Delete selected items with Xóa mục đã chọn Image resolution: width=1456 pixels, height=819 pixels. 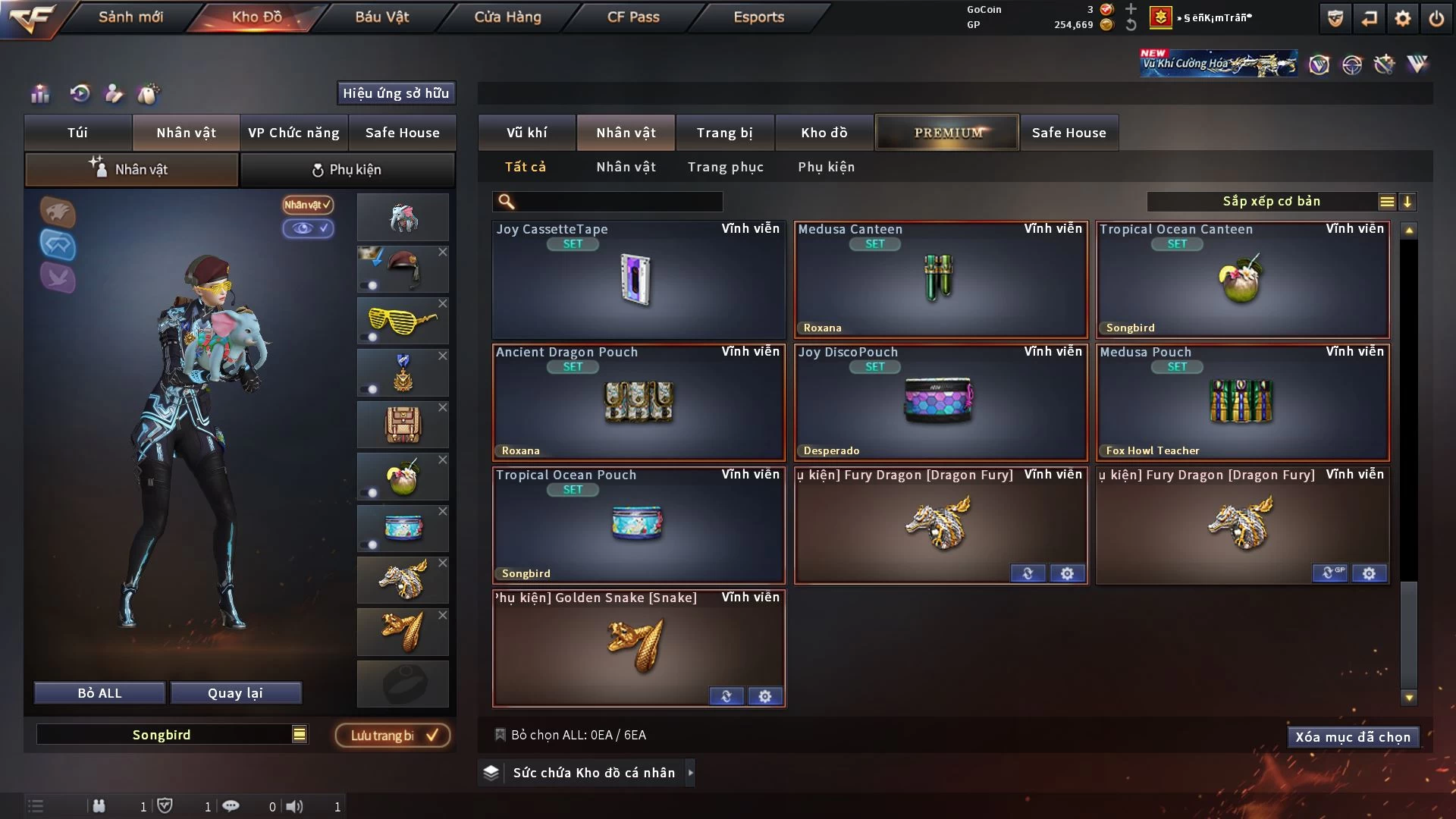(x=1352, y=737)
